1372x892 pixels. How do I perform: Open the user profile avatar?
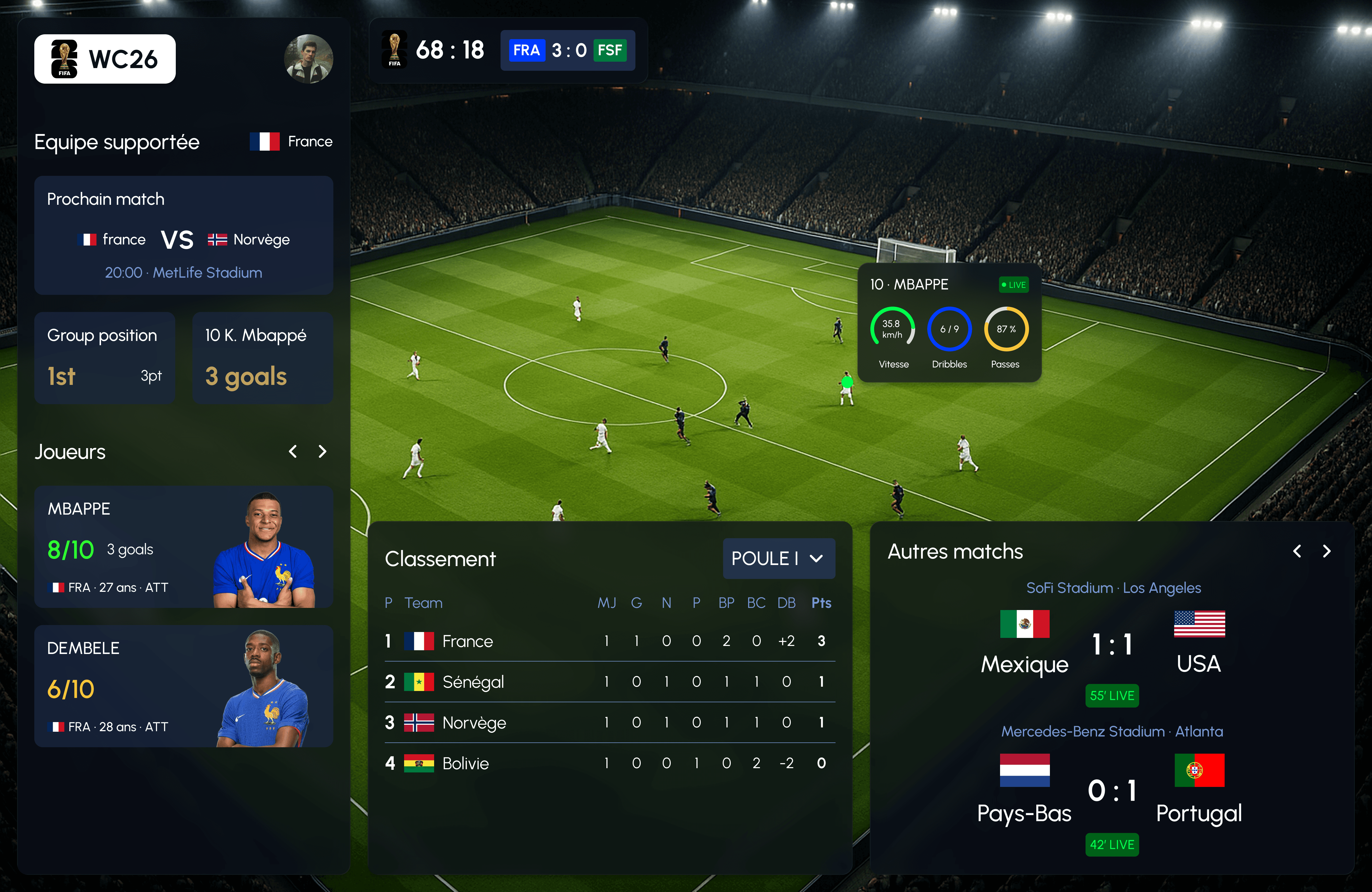[x=308, y=59]
